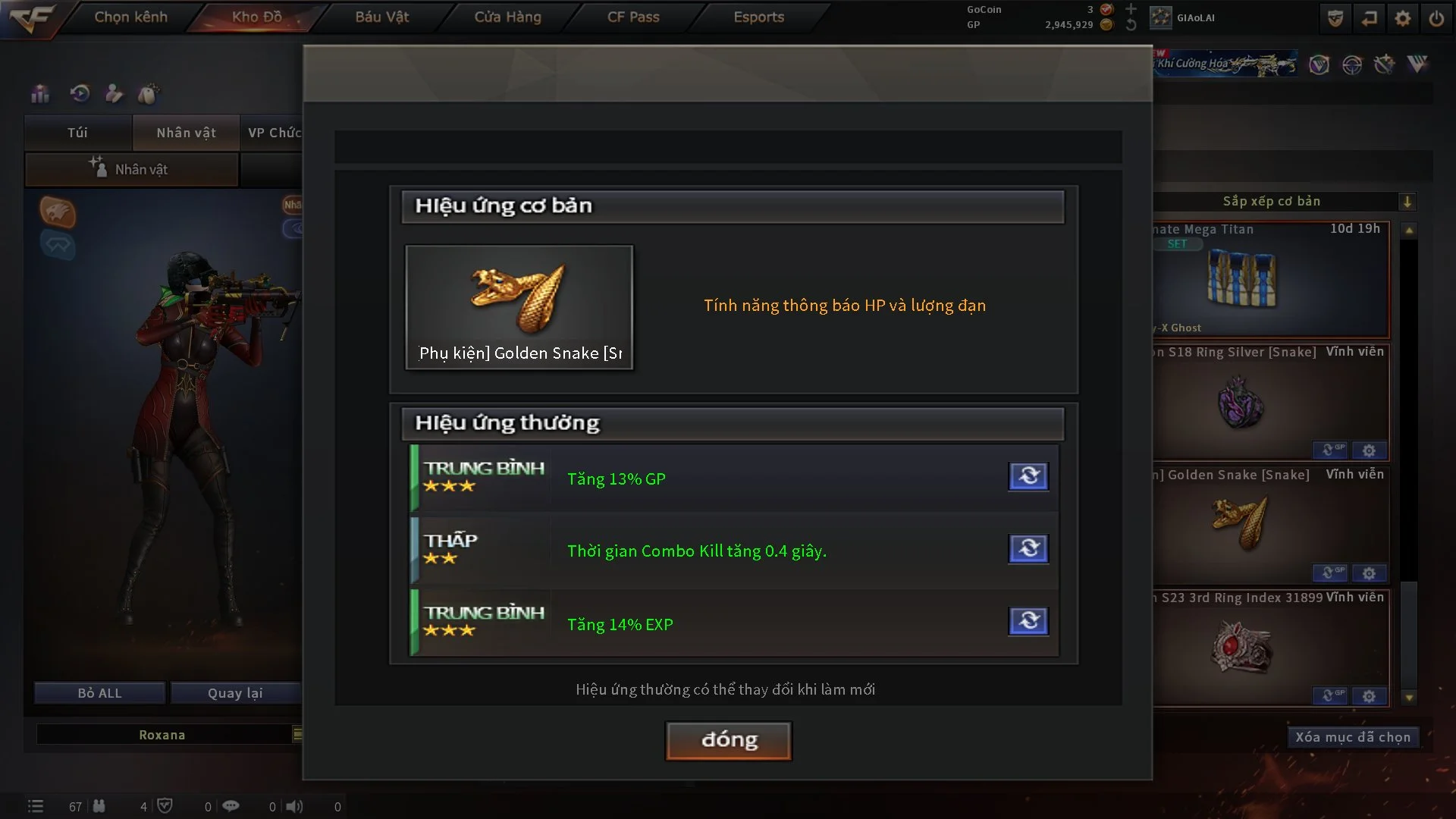Switch to the Esports section
Image resolution: width=1456 pixels, height=819 pixels.
tap(758, 17)
